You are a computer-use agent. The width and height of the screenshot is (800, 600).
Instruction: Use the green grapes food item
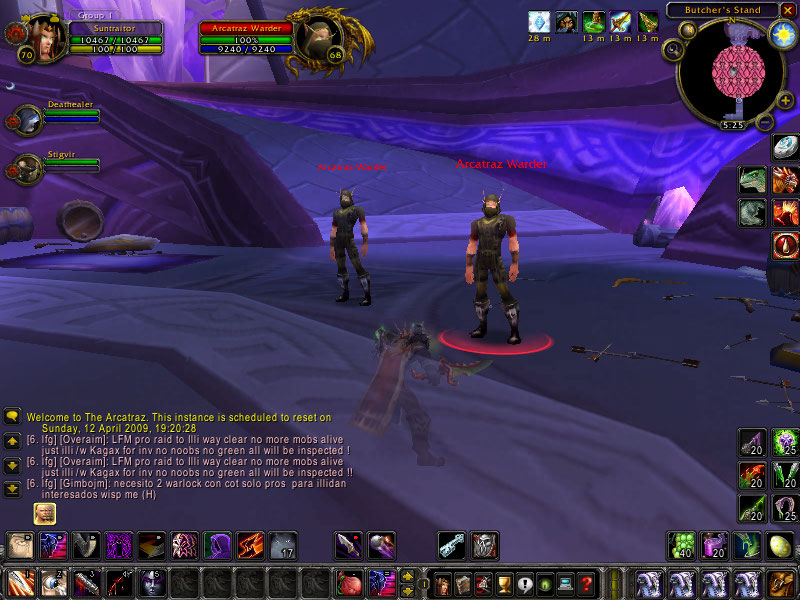point(682,545)
